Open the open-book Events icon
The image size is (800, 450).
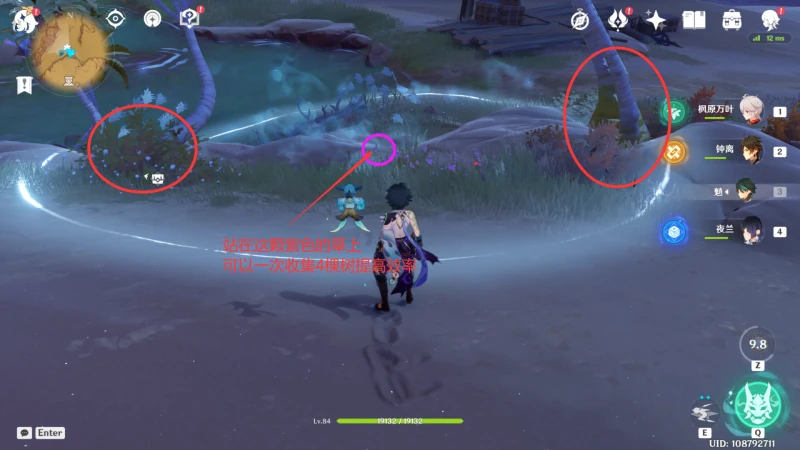(x=694, y=20)
